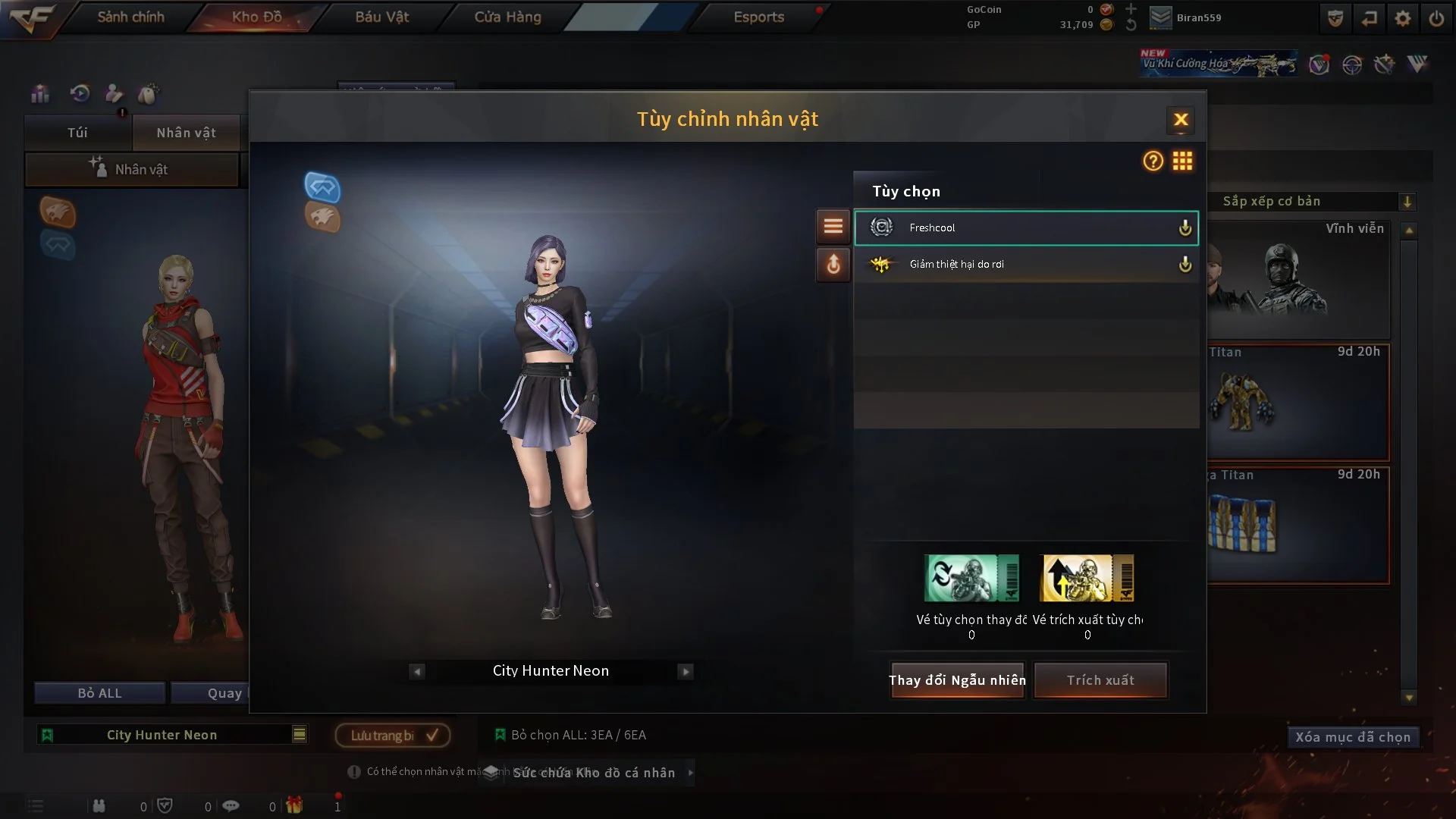Click the power exit icon
The image size is (1456, 819).
pyautogui.click(x=1436, y=18)
